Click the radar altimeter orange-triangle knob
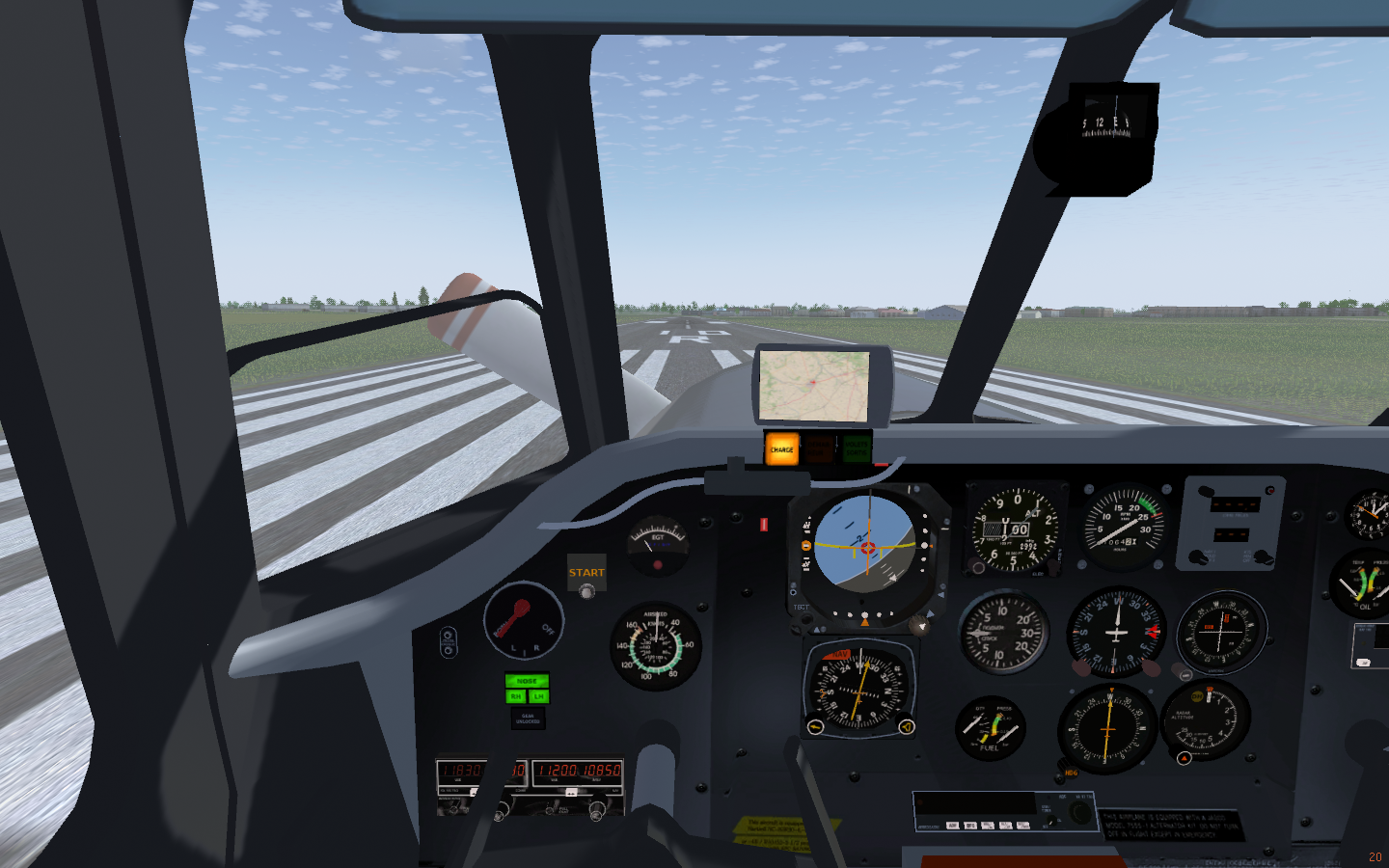 point(1185,758)
